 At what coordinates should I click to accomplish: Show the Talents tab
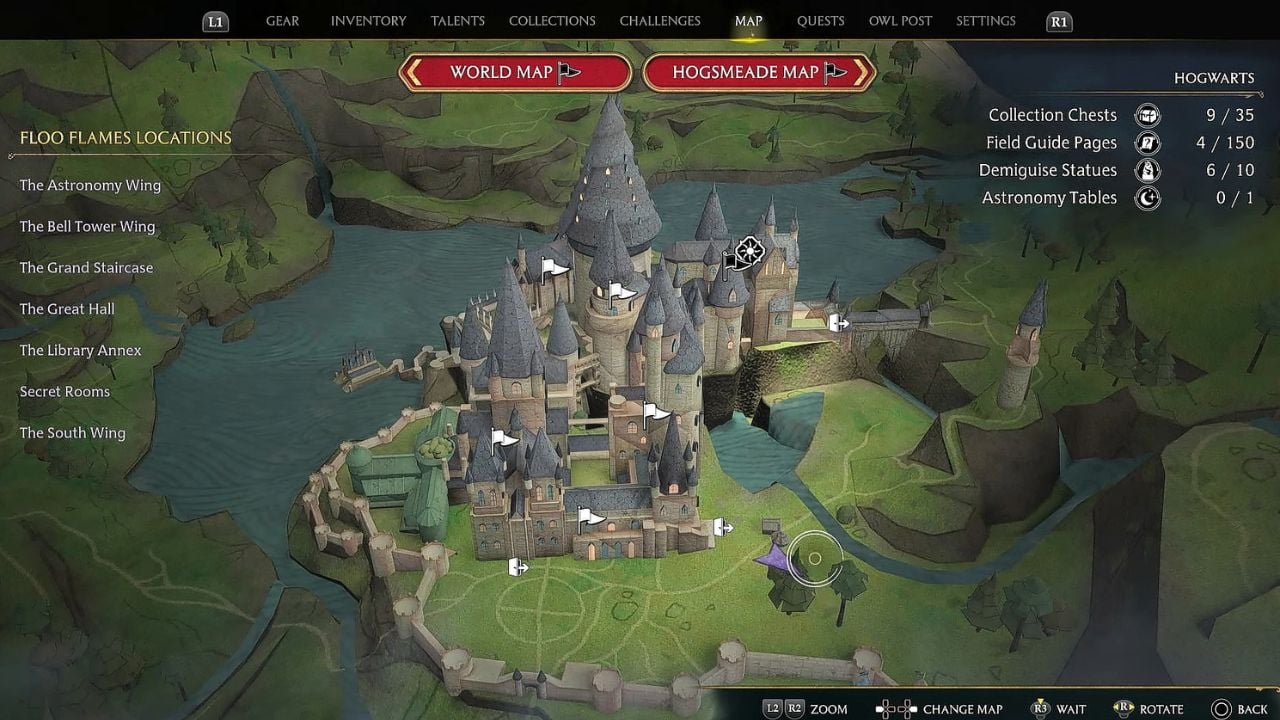[x=457, y=21]
